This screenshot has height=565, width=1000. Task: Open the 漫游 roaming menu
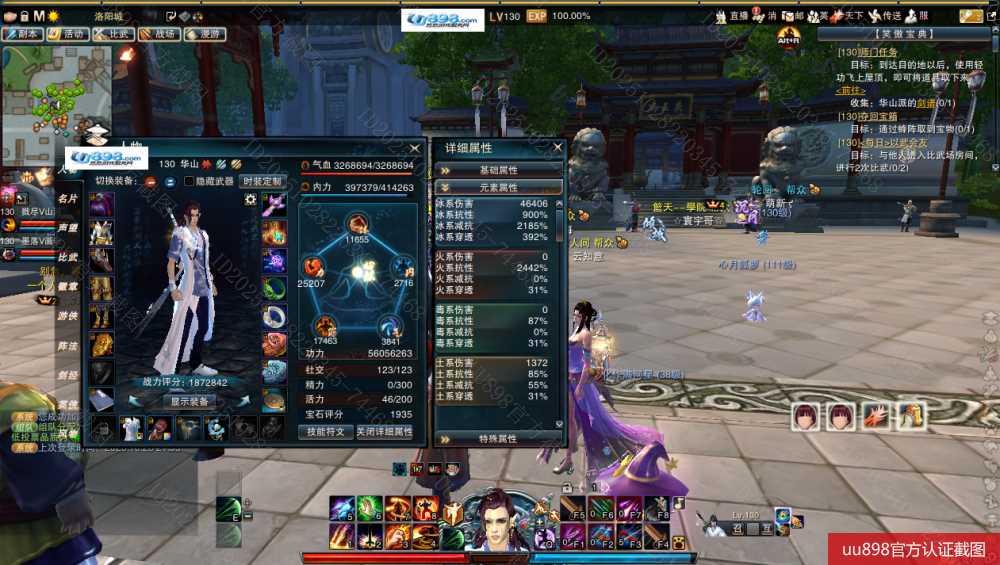click(204, 34)
